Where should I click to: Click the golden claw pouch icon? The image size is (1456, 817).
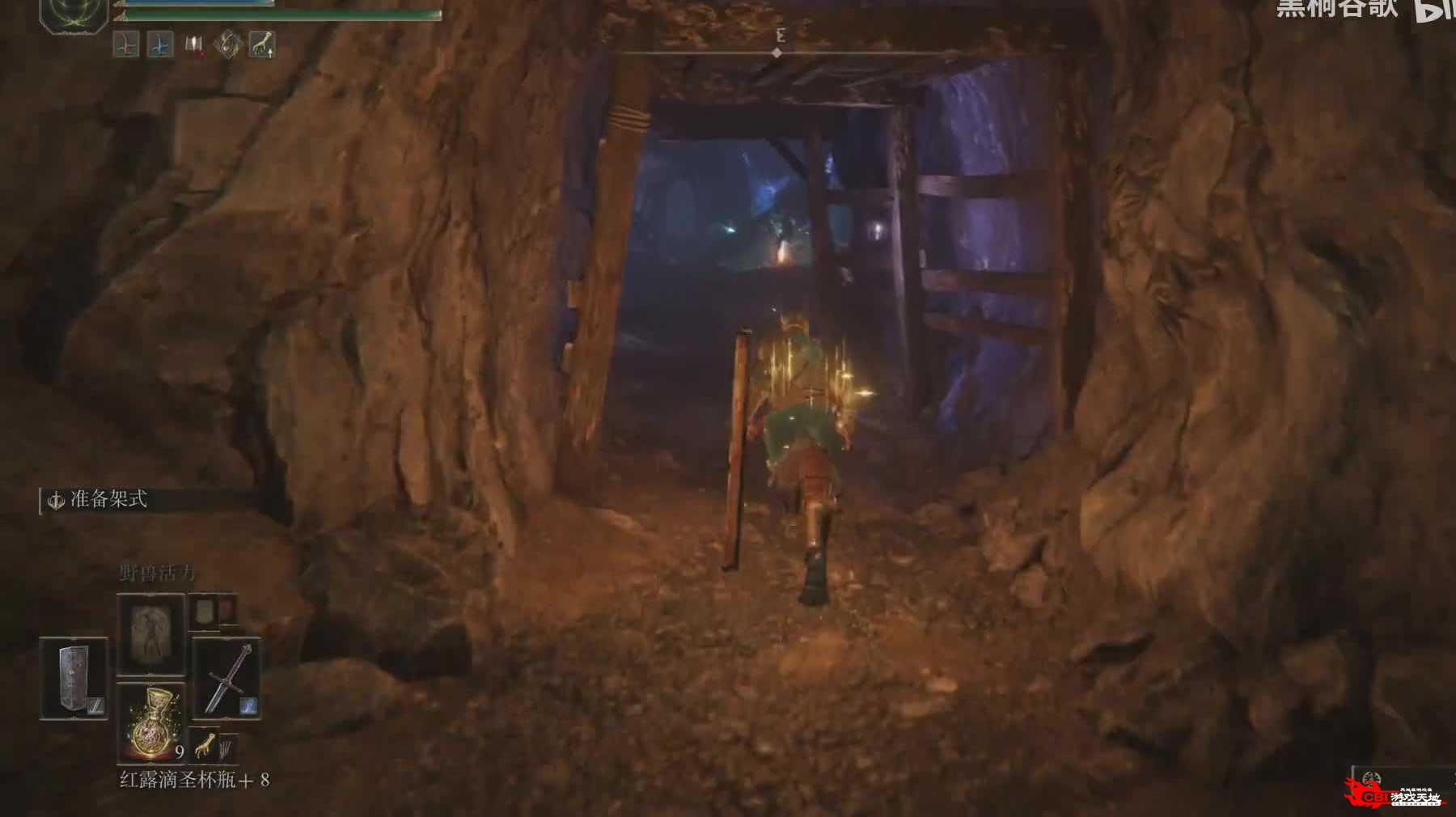205,744
